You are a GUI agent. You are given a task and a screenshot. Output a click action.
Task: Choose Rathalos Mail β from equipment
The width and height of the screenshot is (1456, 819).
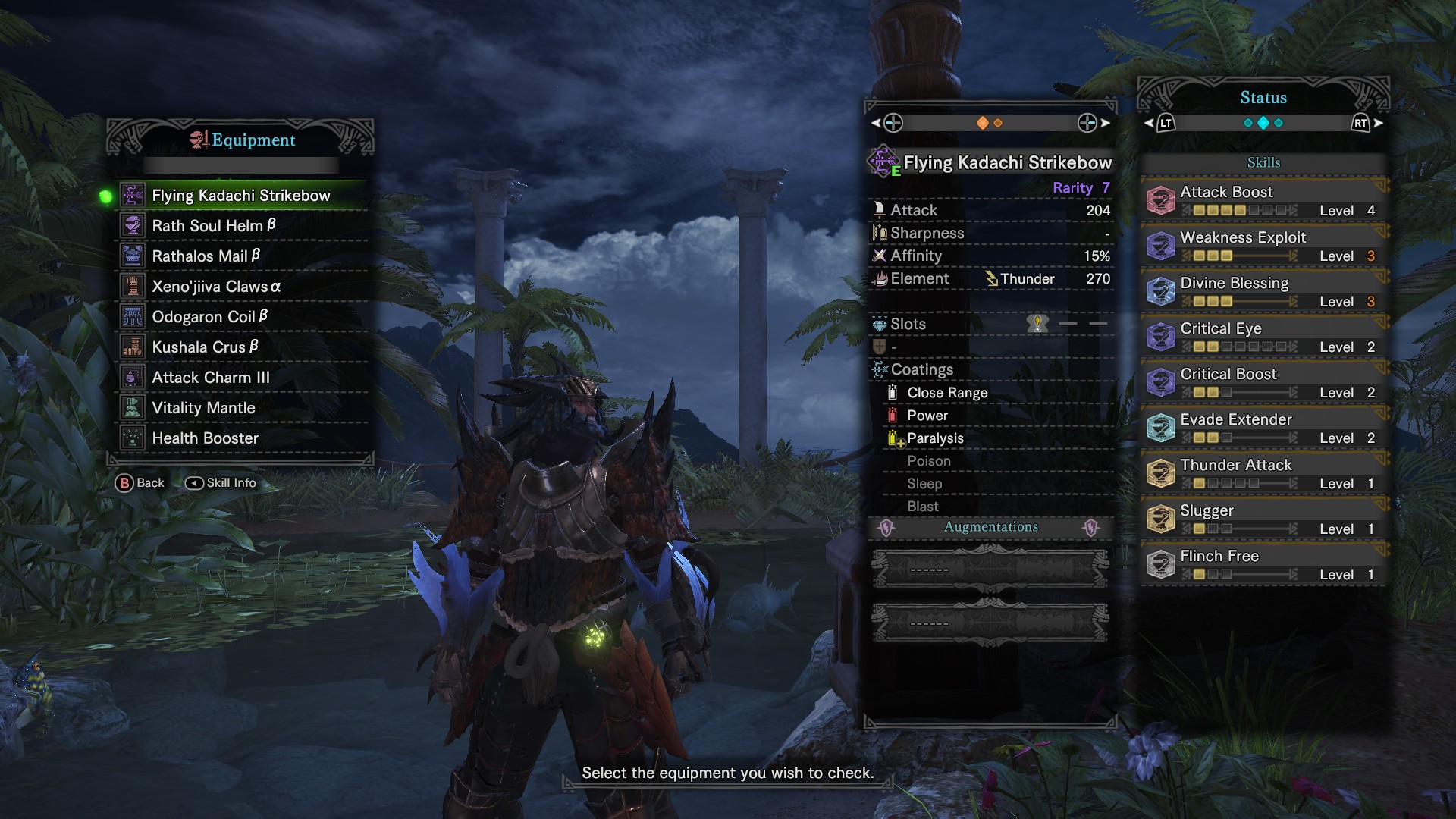(206, 256)
